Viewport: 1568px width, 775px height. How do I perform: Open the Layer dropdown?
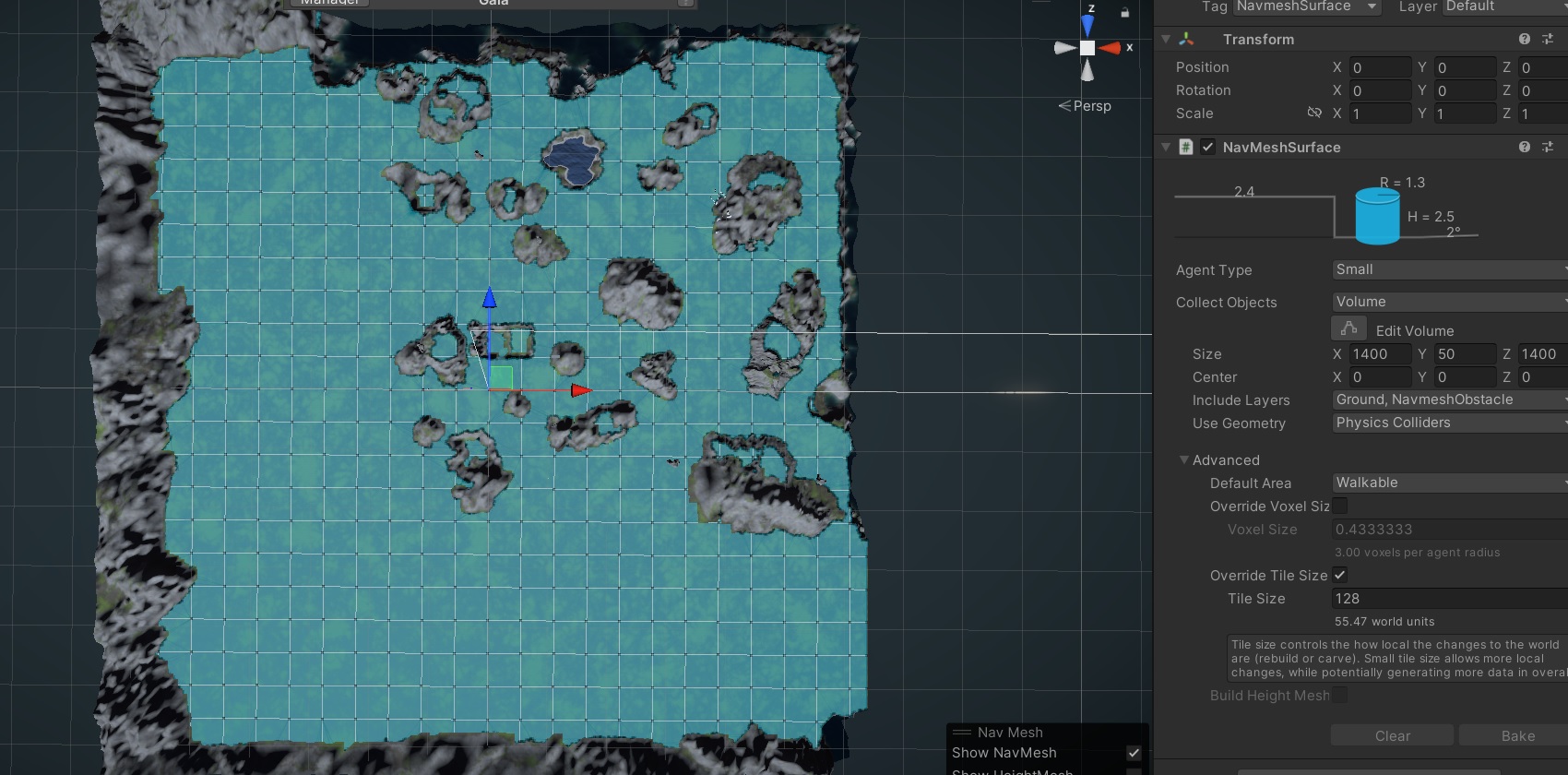1503,6
